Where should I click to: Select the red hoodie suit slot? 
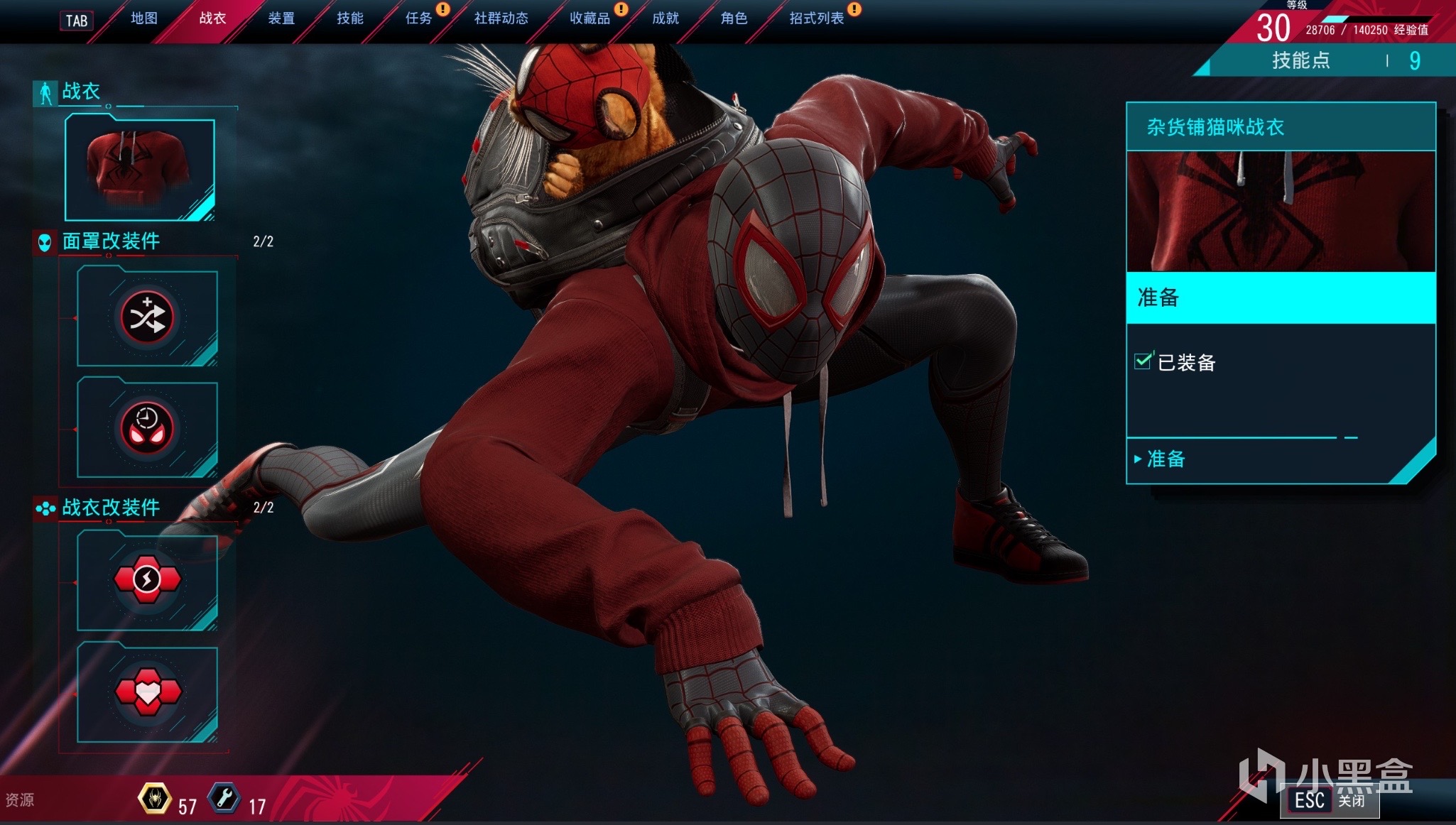pos(140,170)
